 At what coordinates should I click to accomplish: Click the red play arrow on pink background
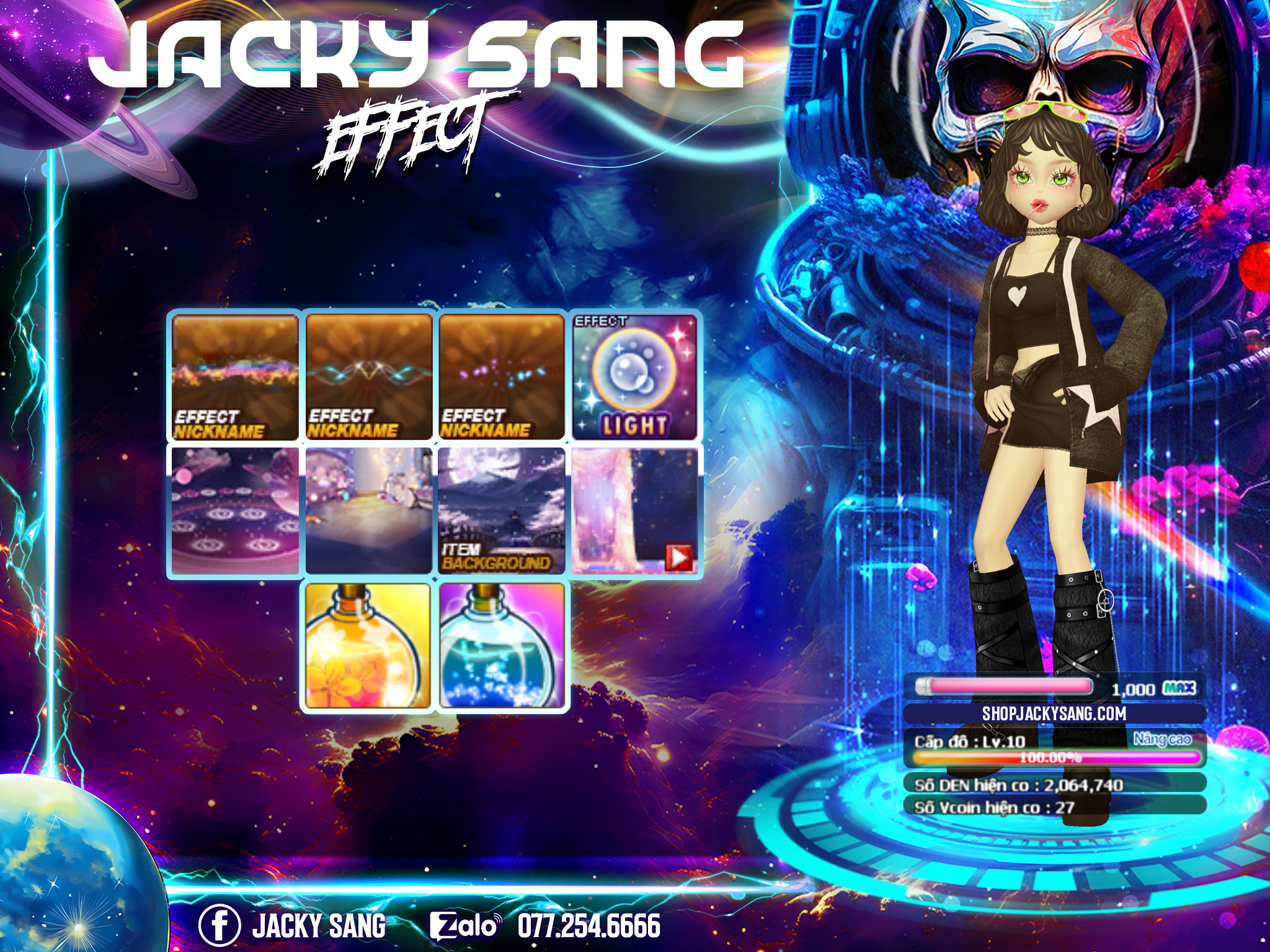[x=679, y=558]
